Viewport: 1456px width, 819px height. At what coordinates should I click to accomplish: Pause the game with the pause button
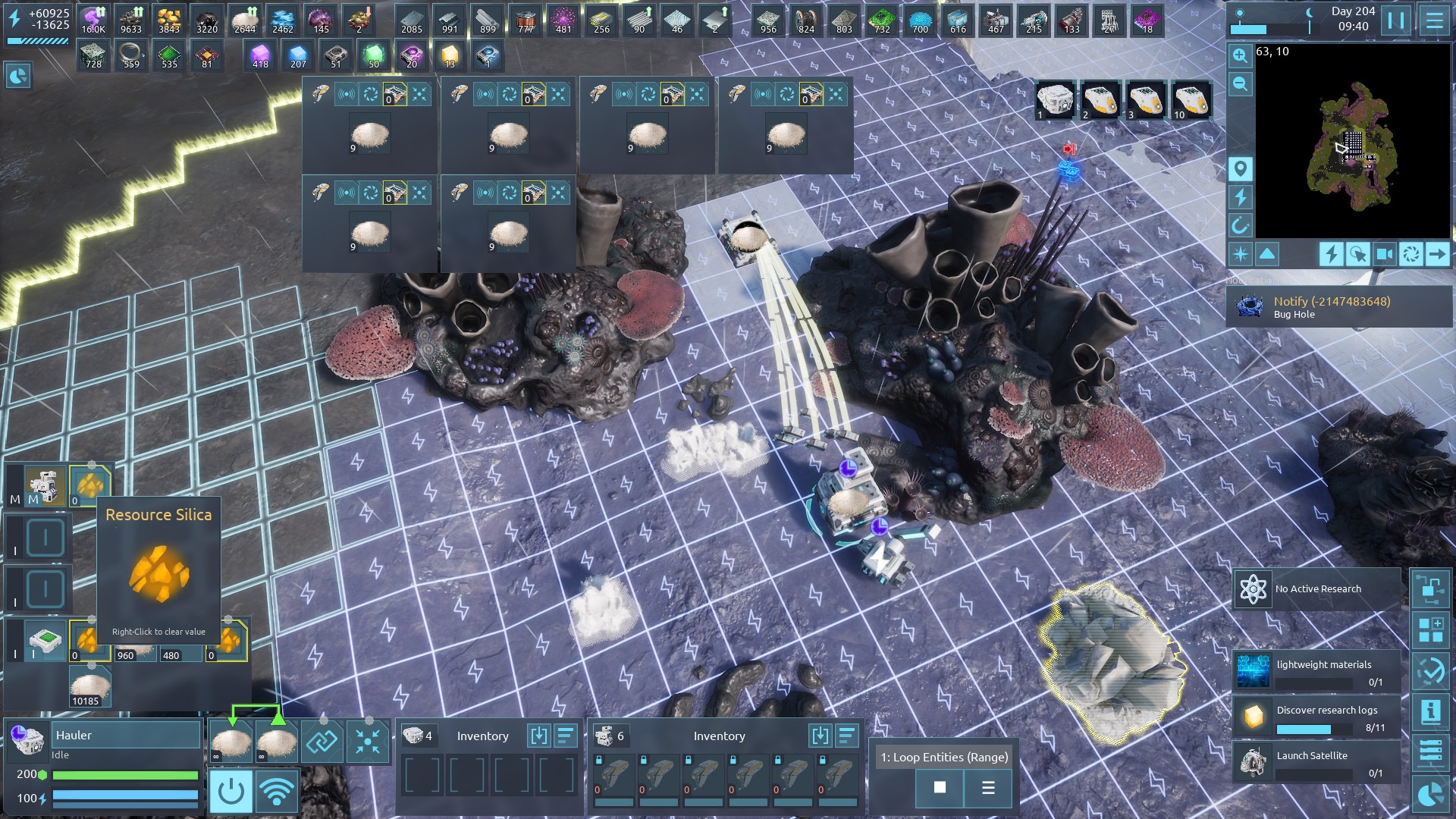1395,20
